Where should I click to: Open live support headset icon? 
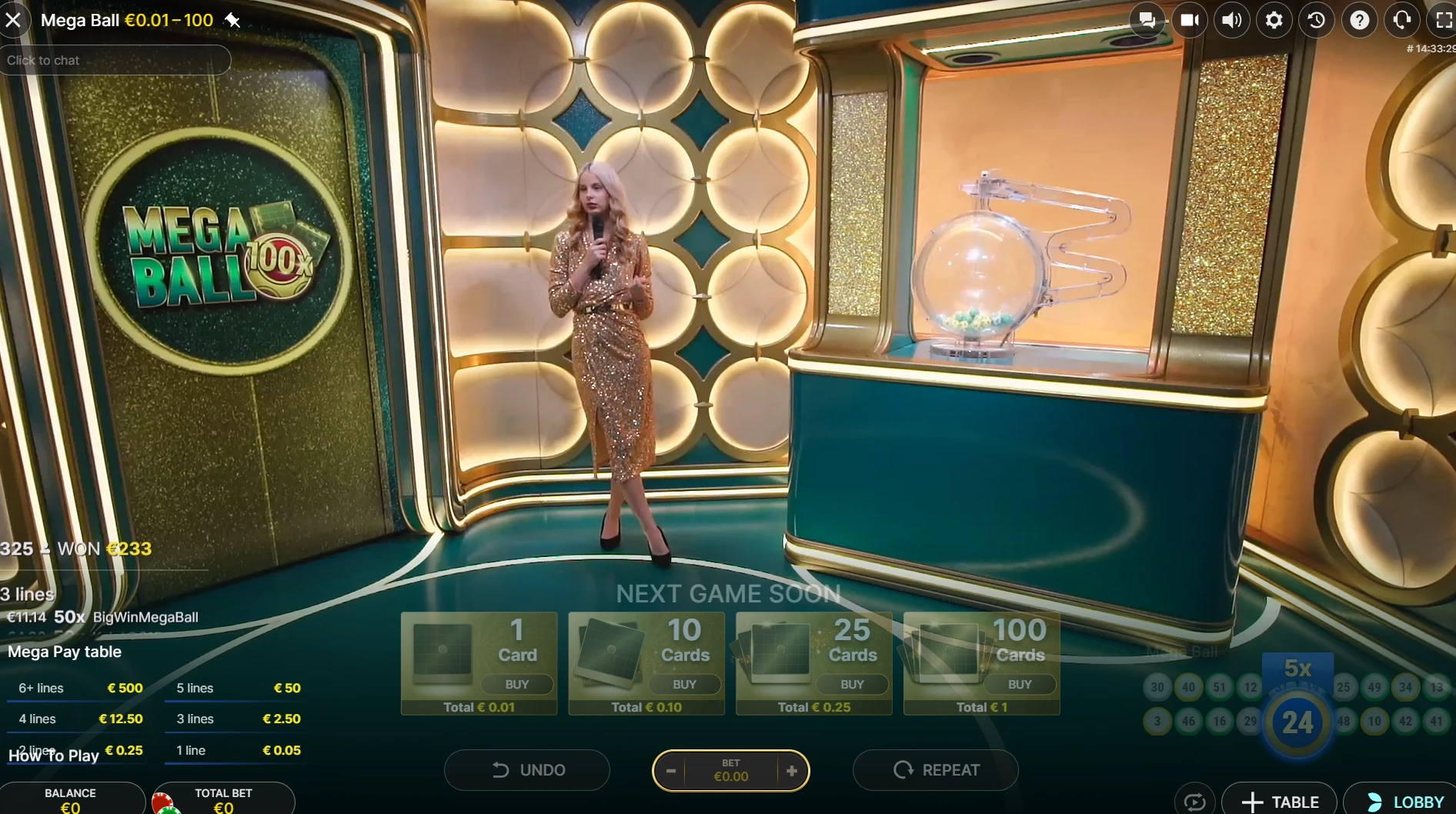tap(1401, 20)
